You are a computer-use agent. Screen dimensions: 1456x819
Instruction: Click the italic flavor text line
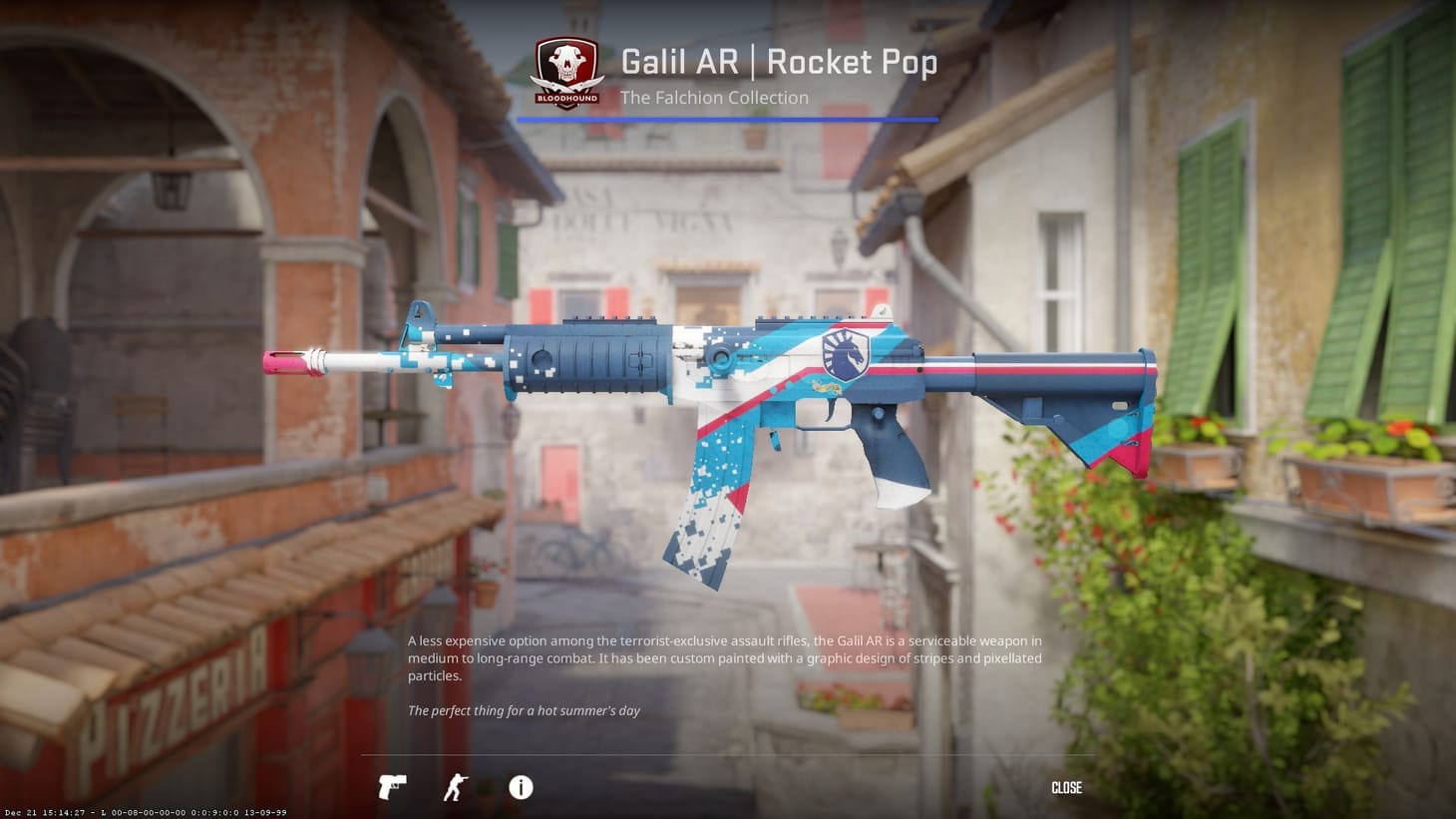(522, 710)
